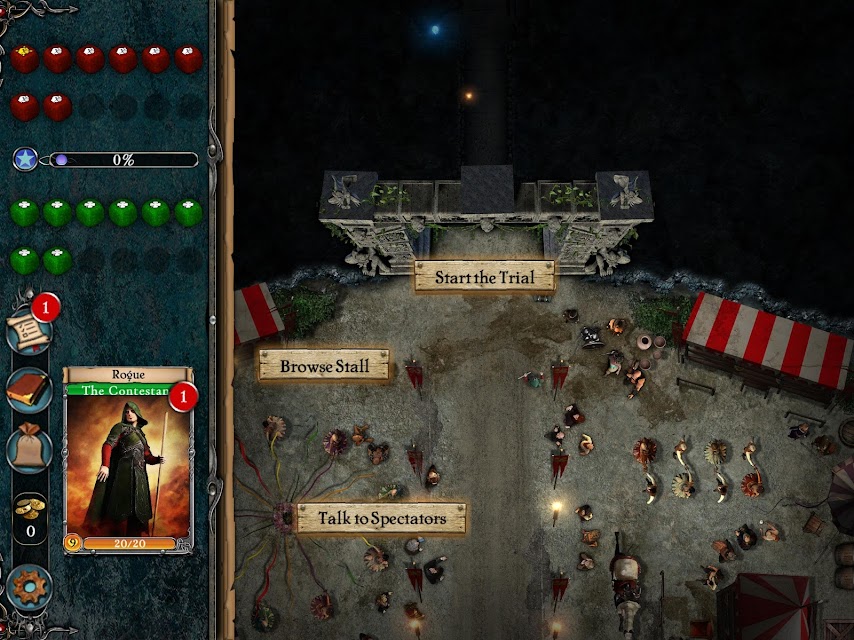This screenshot has width=854, height=640.
Task: Open settings with the gear icon
Action: (x=29, y=588)
